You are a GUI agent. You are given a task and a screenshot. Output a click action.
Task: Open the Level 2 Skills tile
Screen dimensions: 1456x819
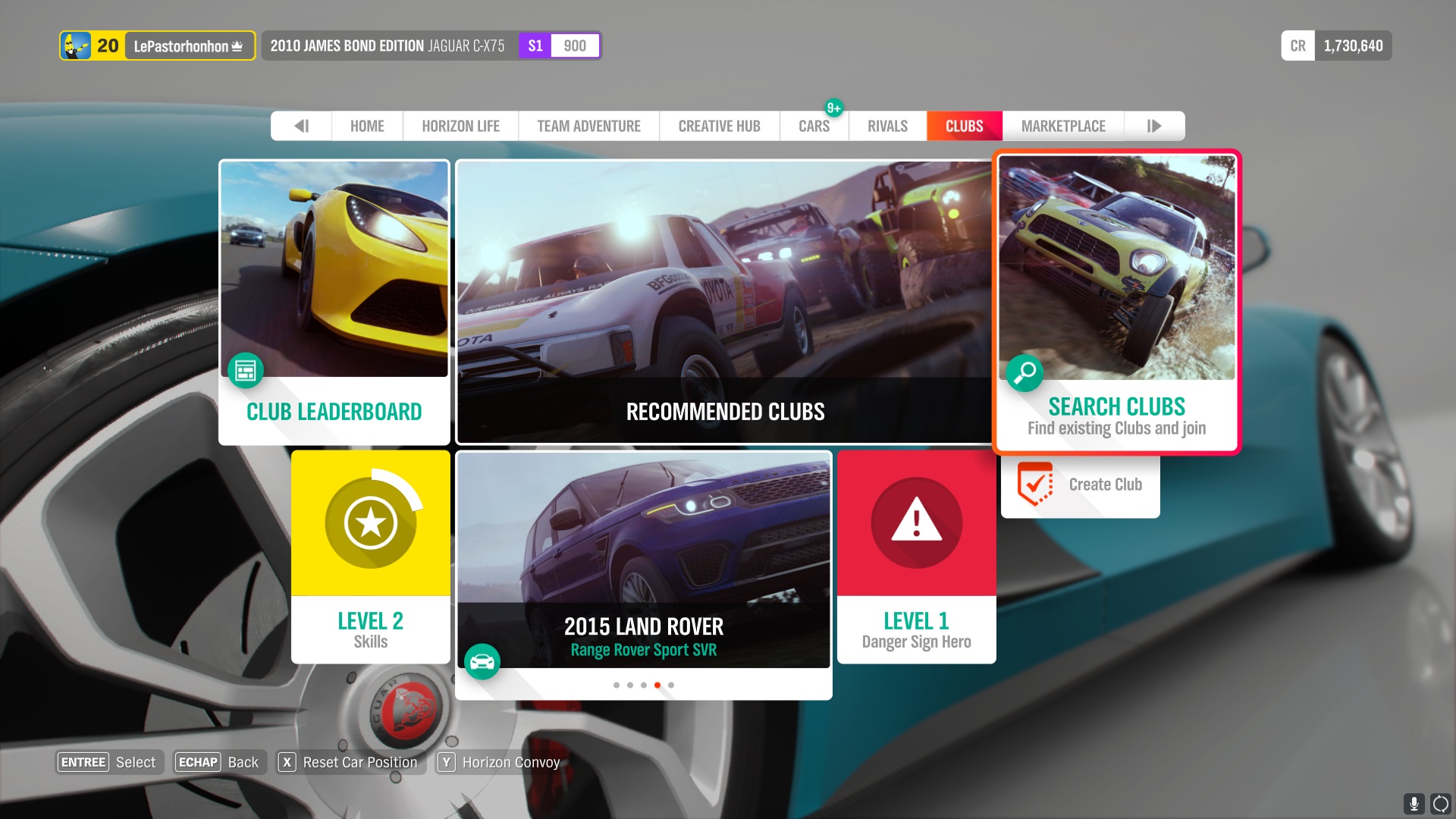[x=370, y=557]
